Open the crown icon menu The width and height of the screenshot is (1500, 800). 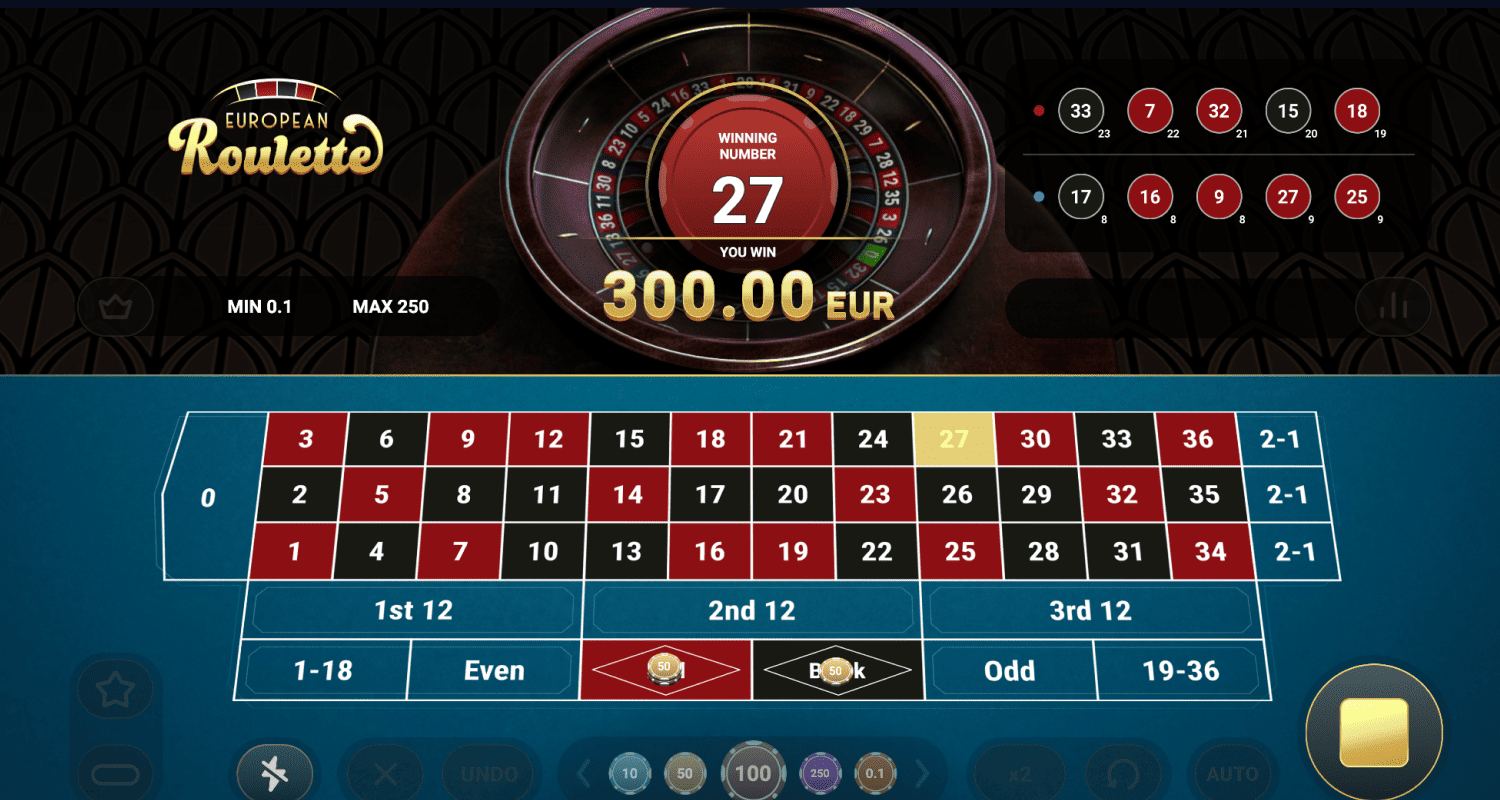click(115, 306)
